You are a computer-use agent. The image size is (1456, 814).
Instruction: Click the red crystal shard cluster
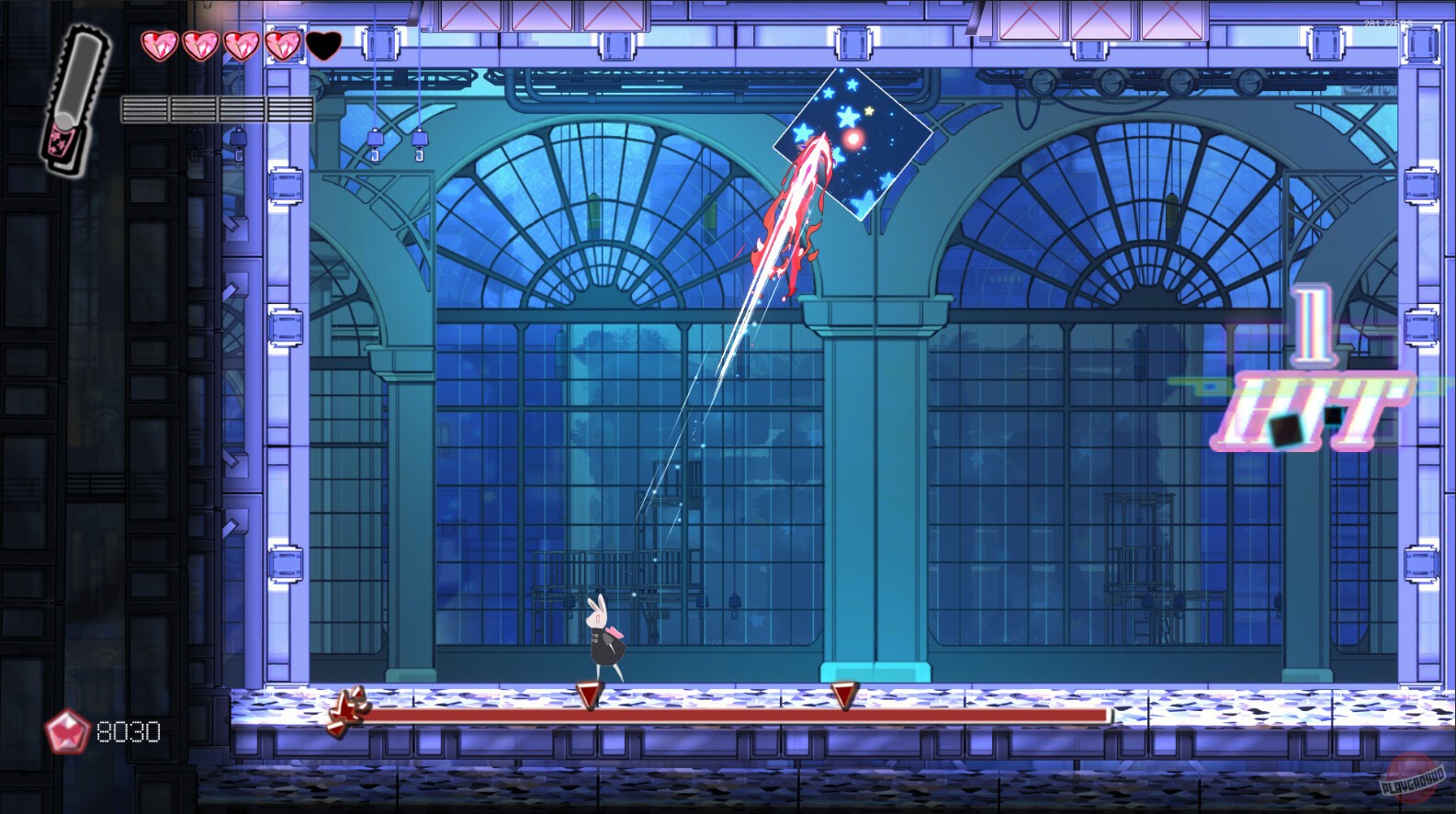point(348,712)
